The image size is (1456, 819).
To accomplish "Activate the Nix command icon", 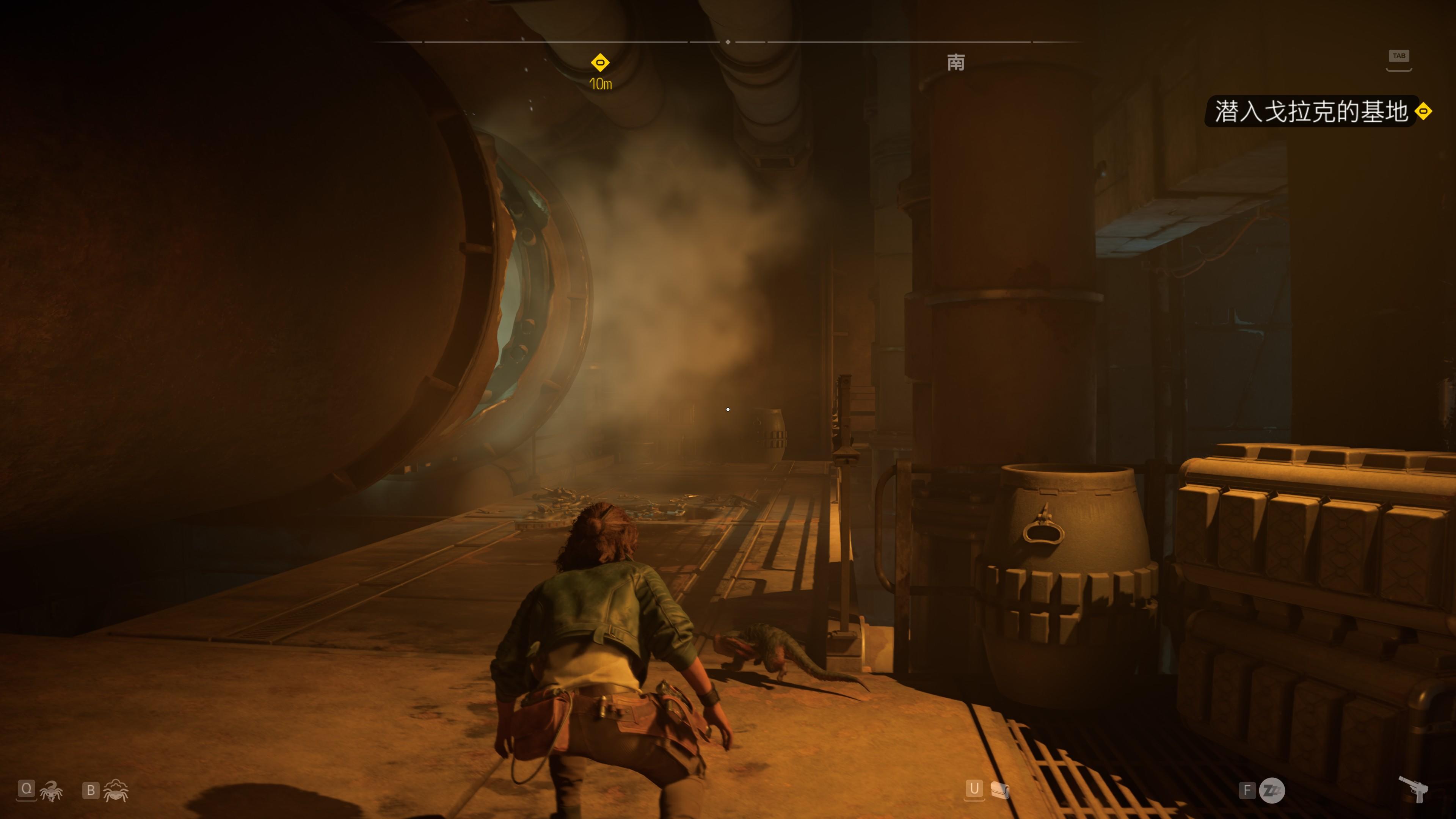I will 52,791.
